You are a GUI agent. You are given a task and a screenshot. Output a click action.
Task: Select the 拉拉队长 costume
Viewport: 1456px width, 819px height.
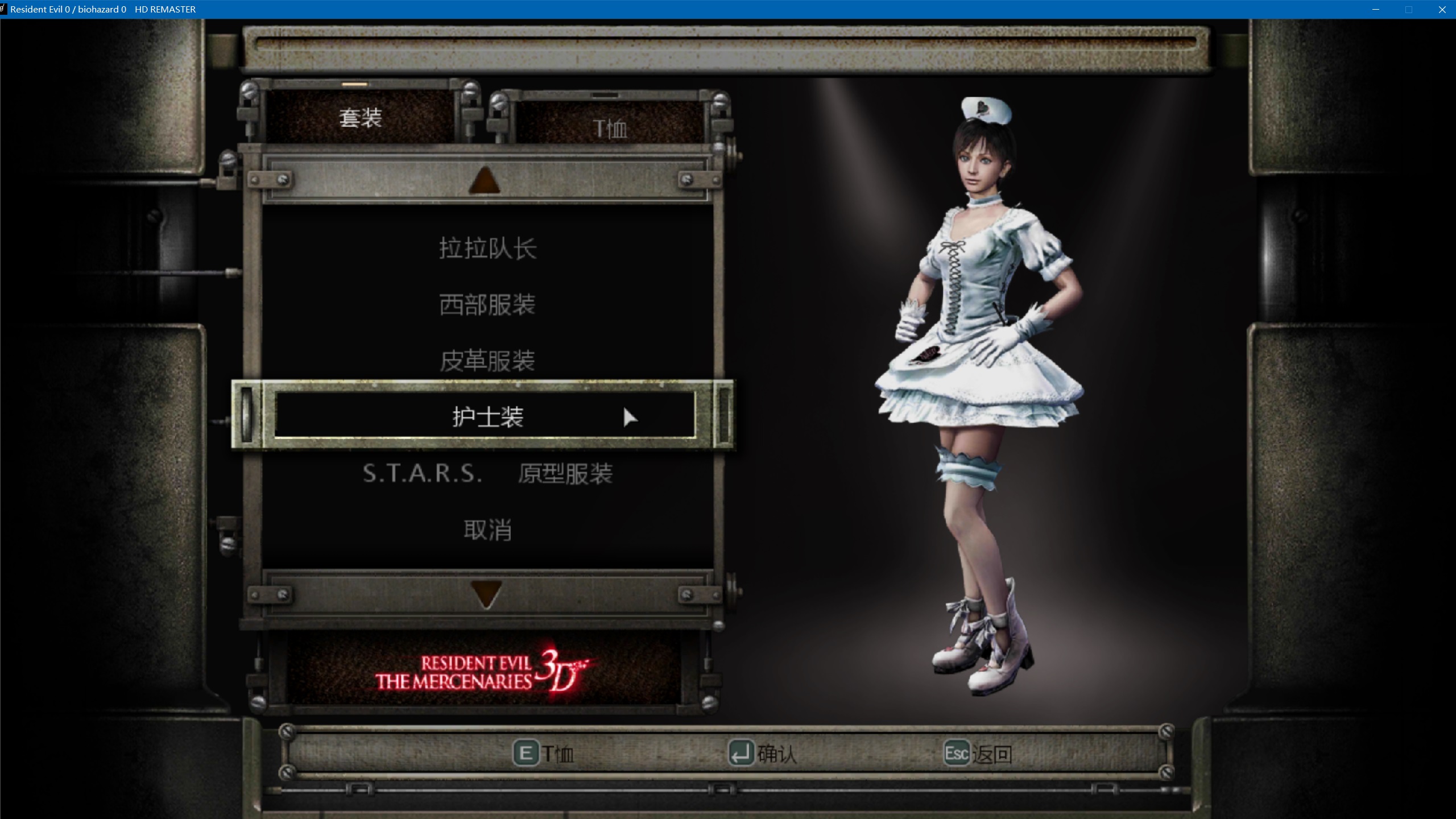pos(487,249)
